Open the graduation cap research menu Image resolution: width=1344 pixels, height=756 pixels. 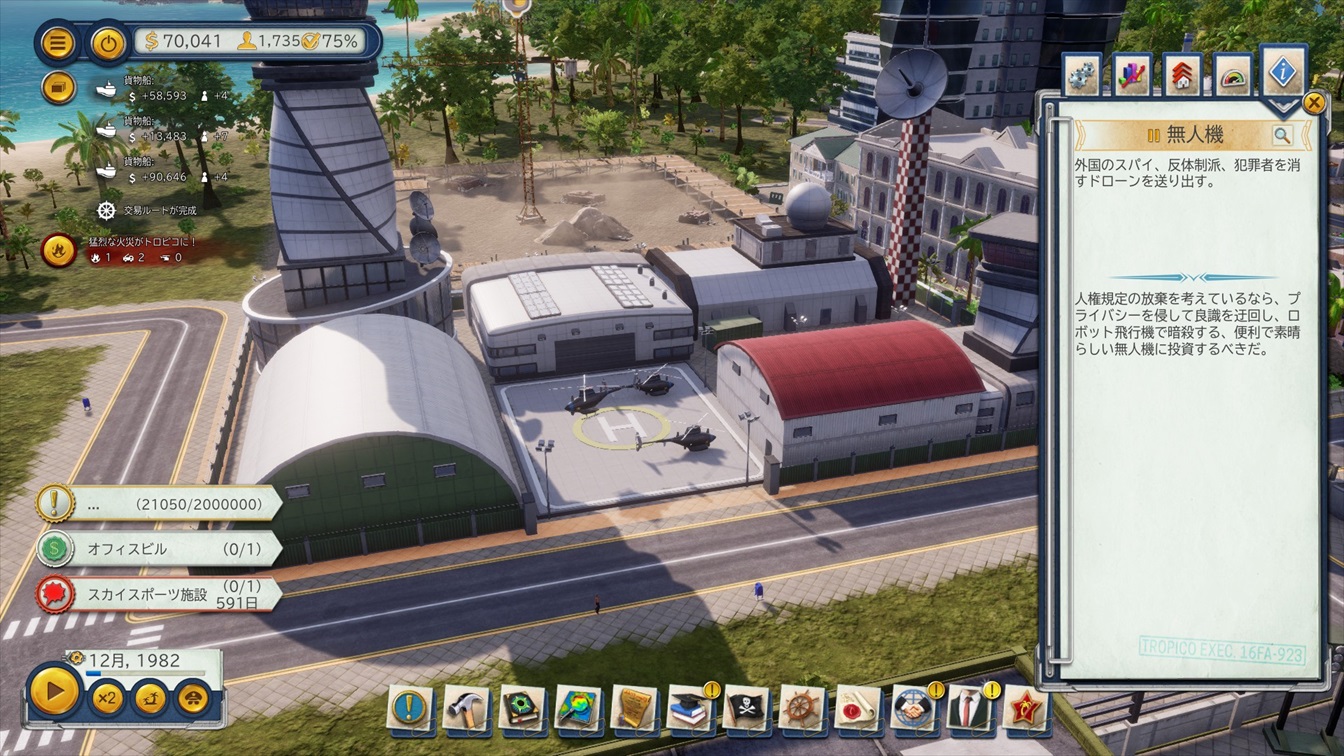[689, 709]
